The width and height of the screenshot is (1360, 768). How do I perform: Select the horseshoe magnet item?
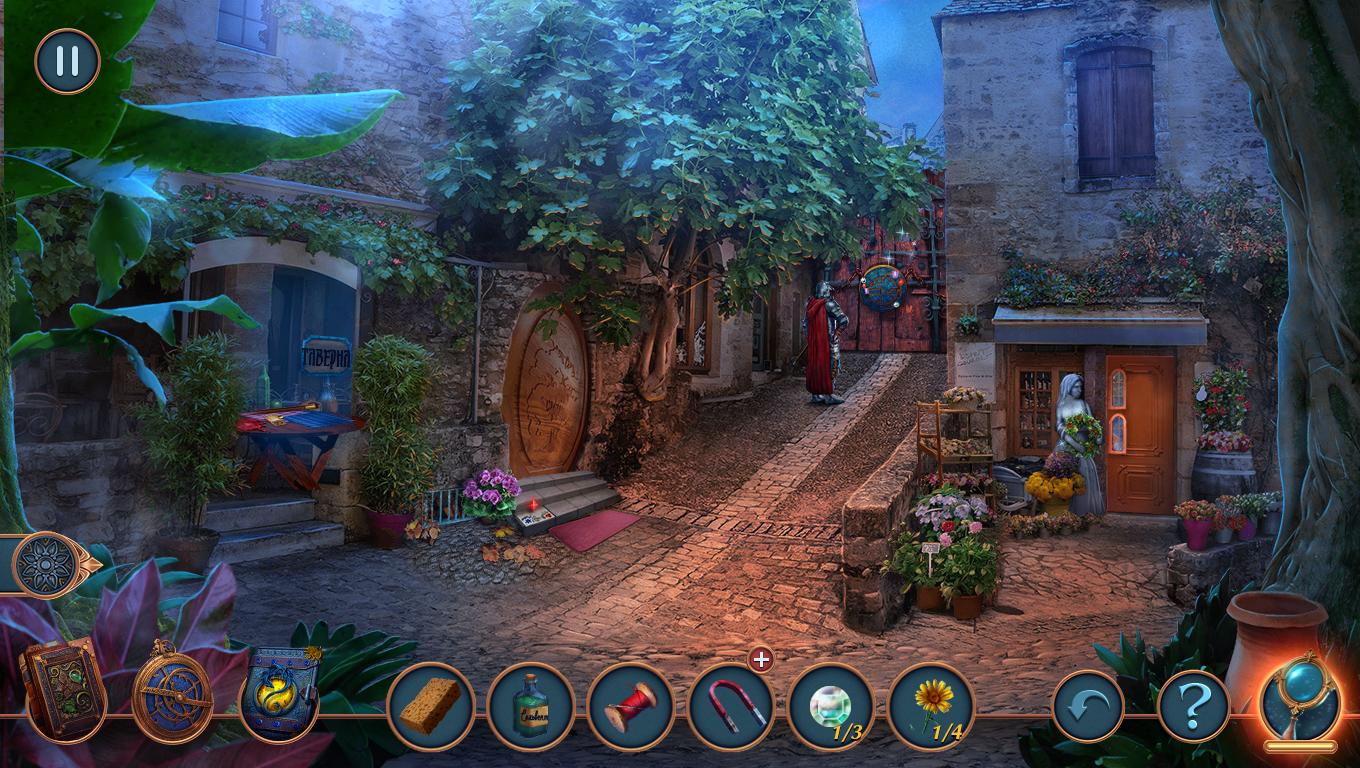pos(731,706)
